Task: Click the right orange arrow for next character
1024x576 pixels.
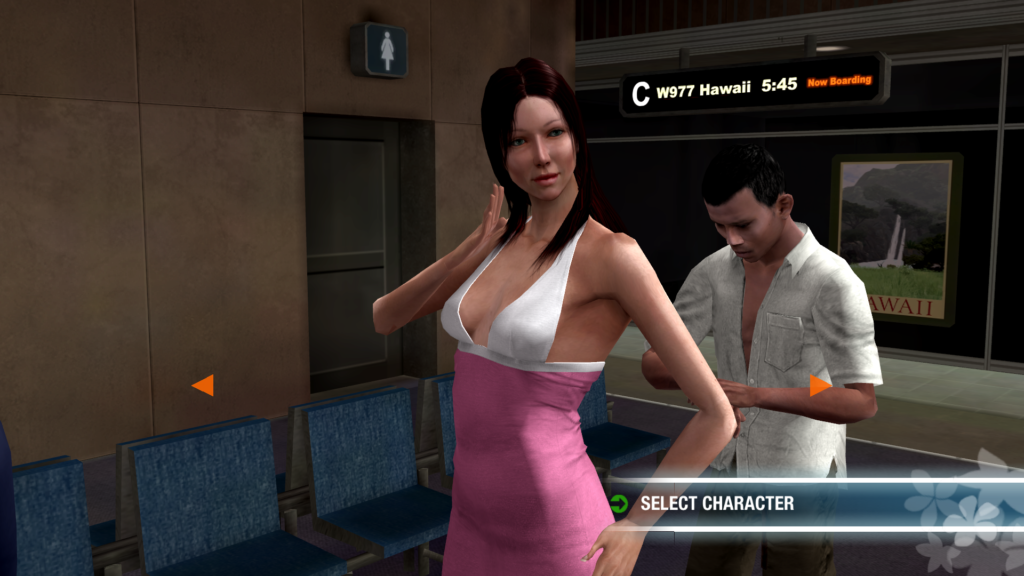Action: pos(820,385)
